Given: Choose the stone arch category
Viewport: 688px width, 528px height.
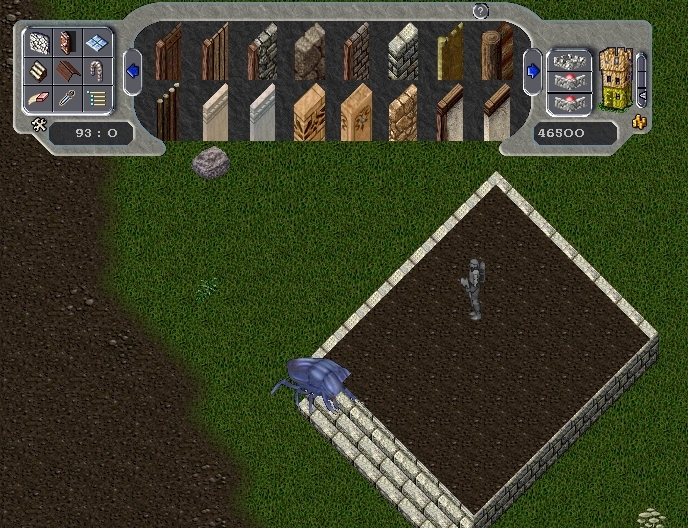Looking at the screenshot, I should tap(96, 71).
